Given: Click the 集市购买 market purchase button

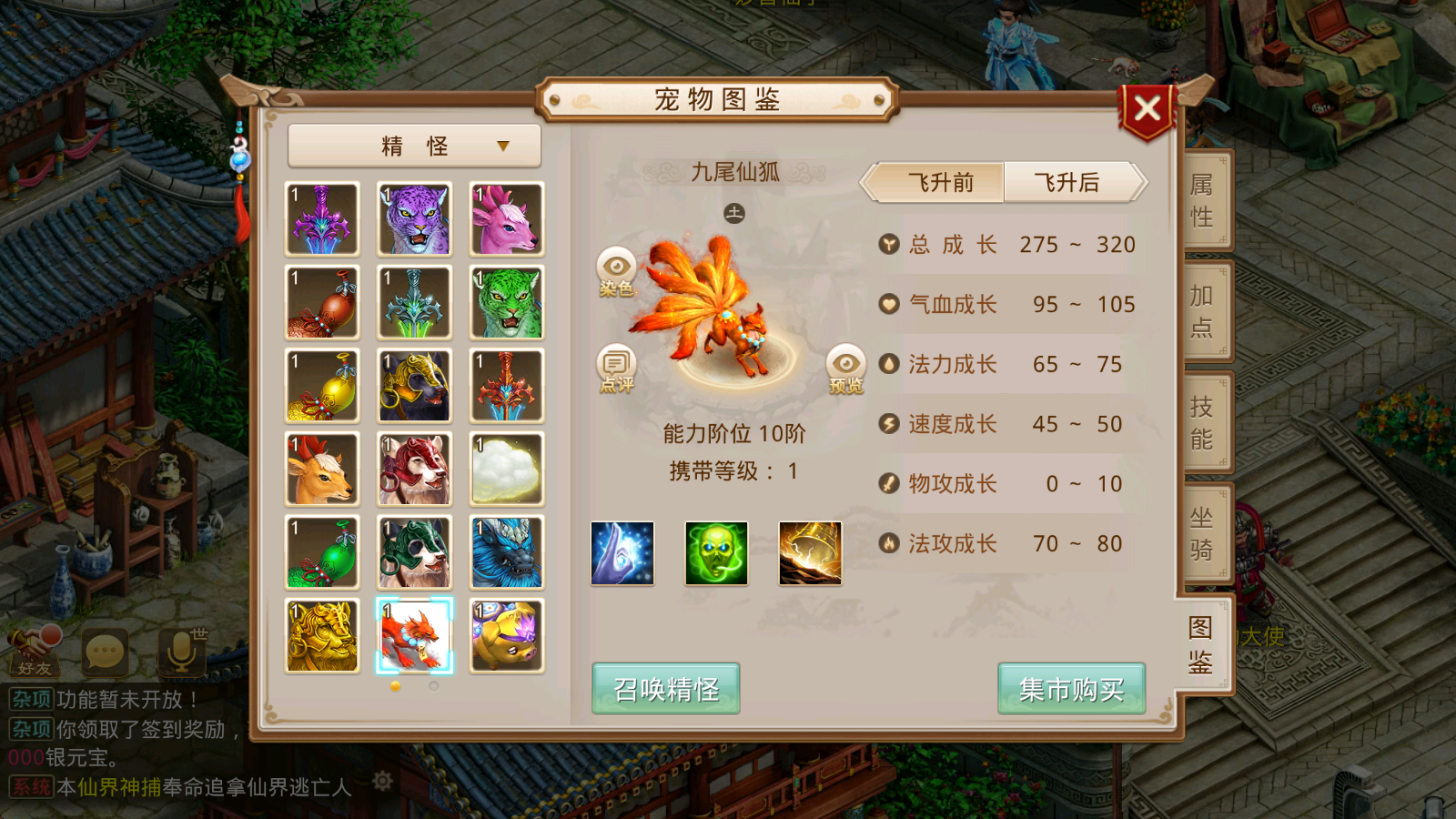Looking at the screenshot, I should pyautogui.click(x=1071, y=689).
